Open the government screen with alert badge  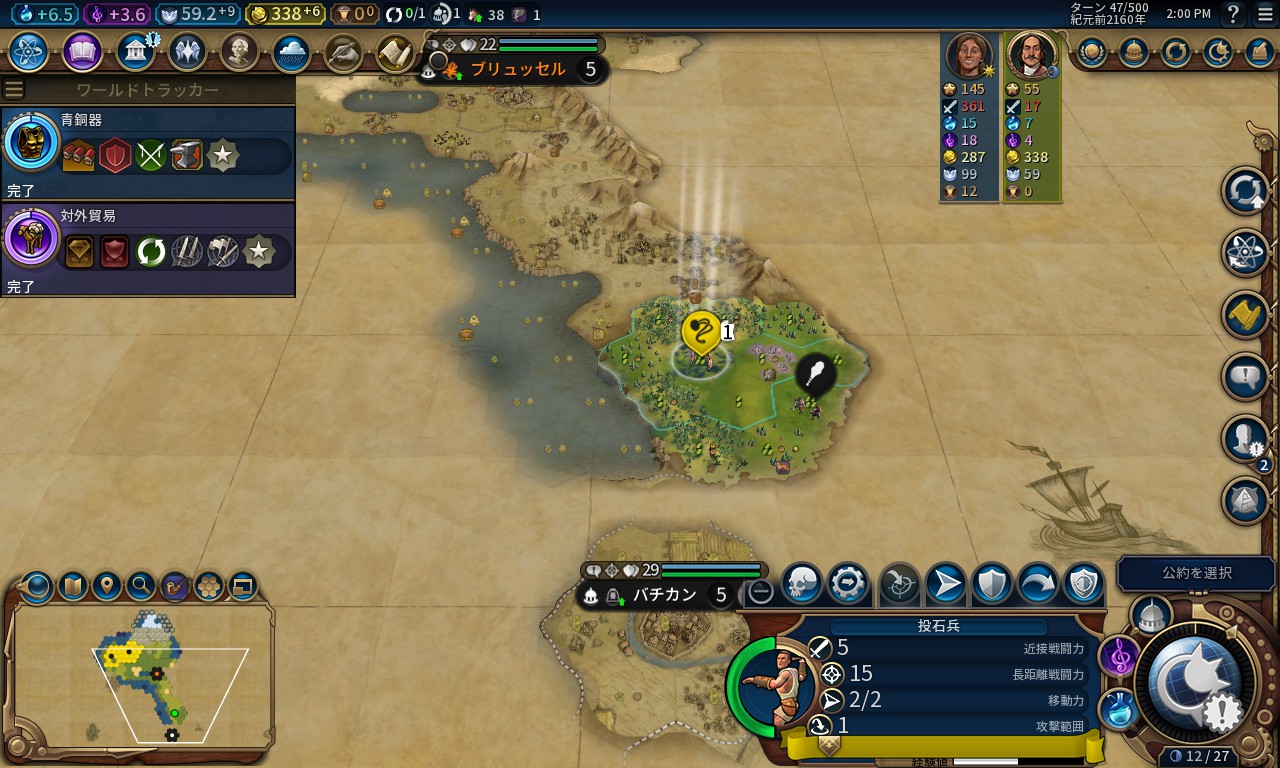[x=135, y=51]
